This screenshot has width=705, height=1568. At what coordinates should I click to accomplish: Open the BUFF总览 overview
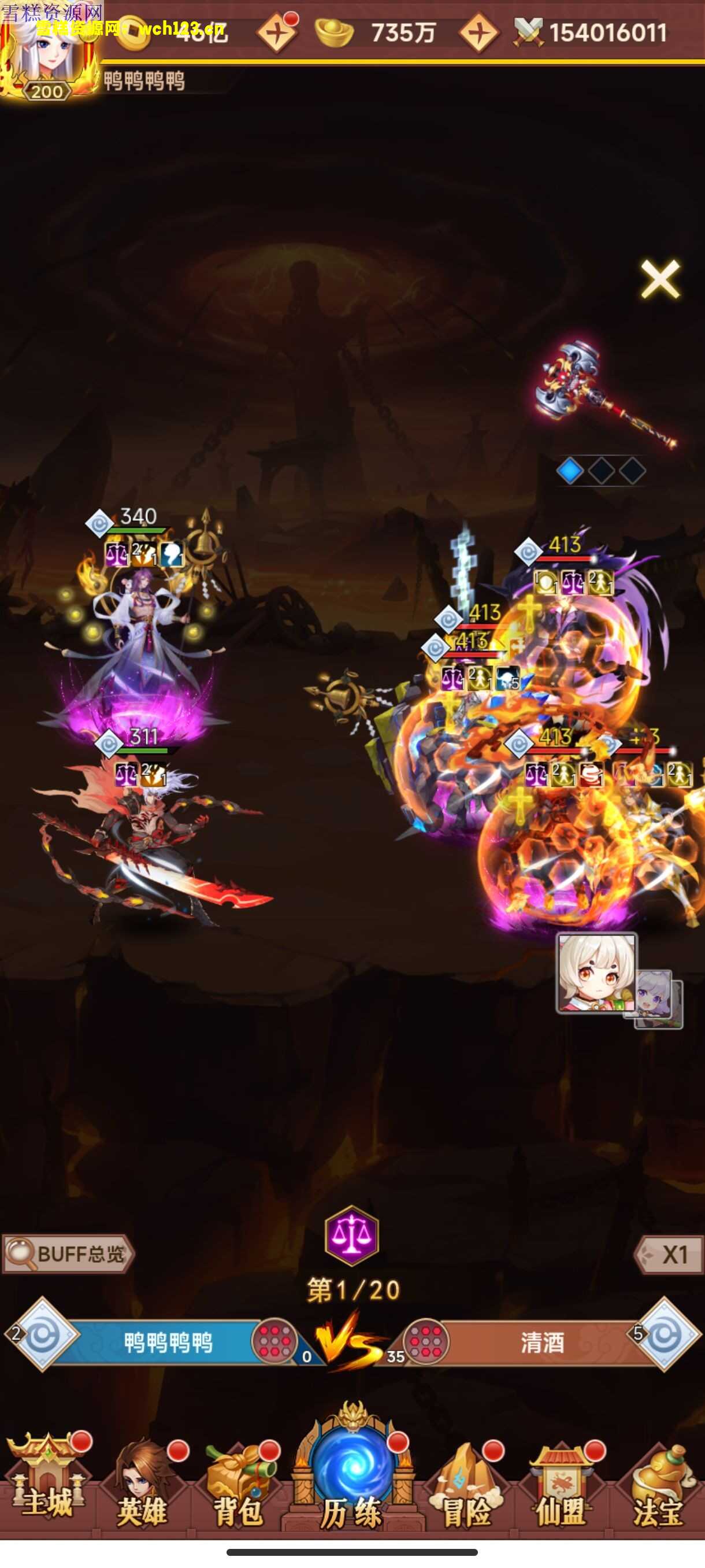68,1253
